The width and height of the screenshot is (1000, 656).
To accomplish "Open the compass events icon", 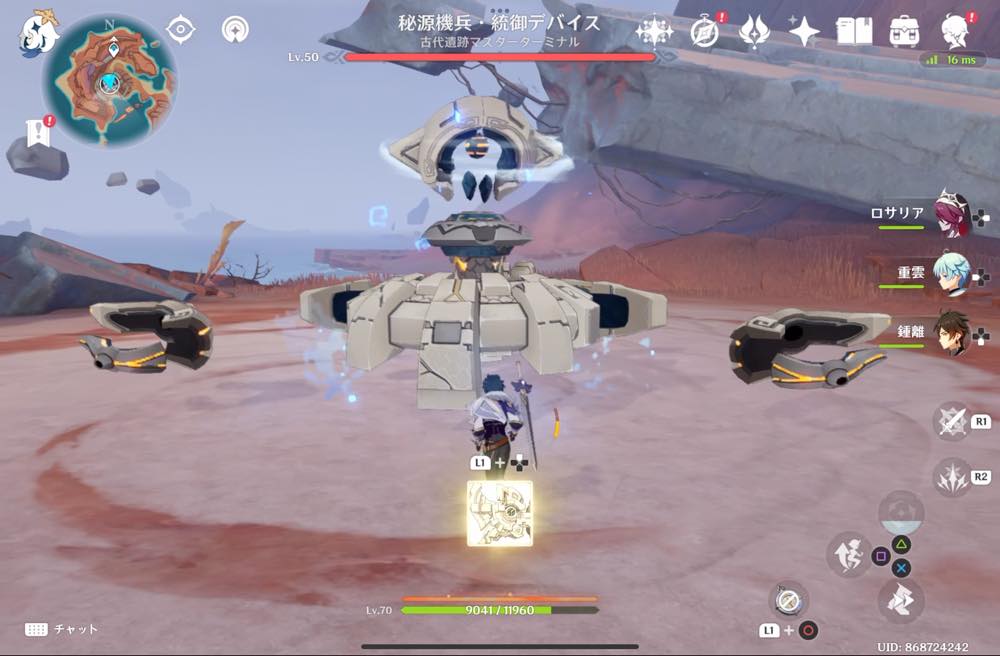I will coord(705,32).
